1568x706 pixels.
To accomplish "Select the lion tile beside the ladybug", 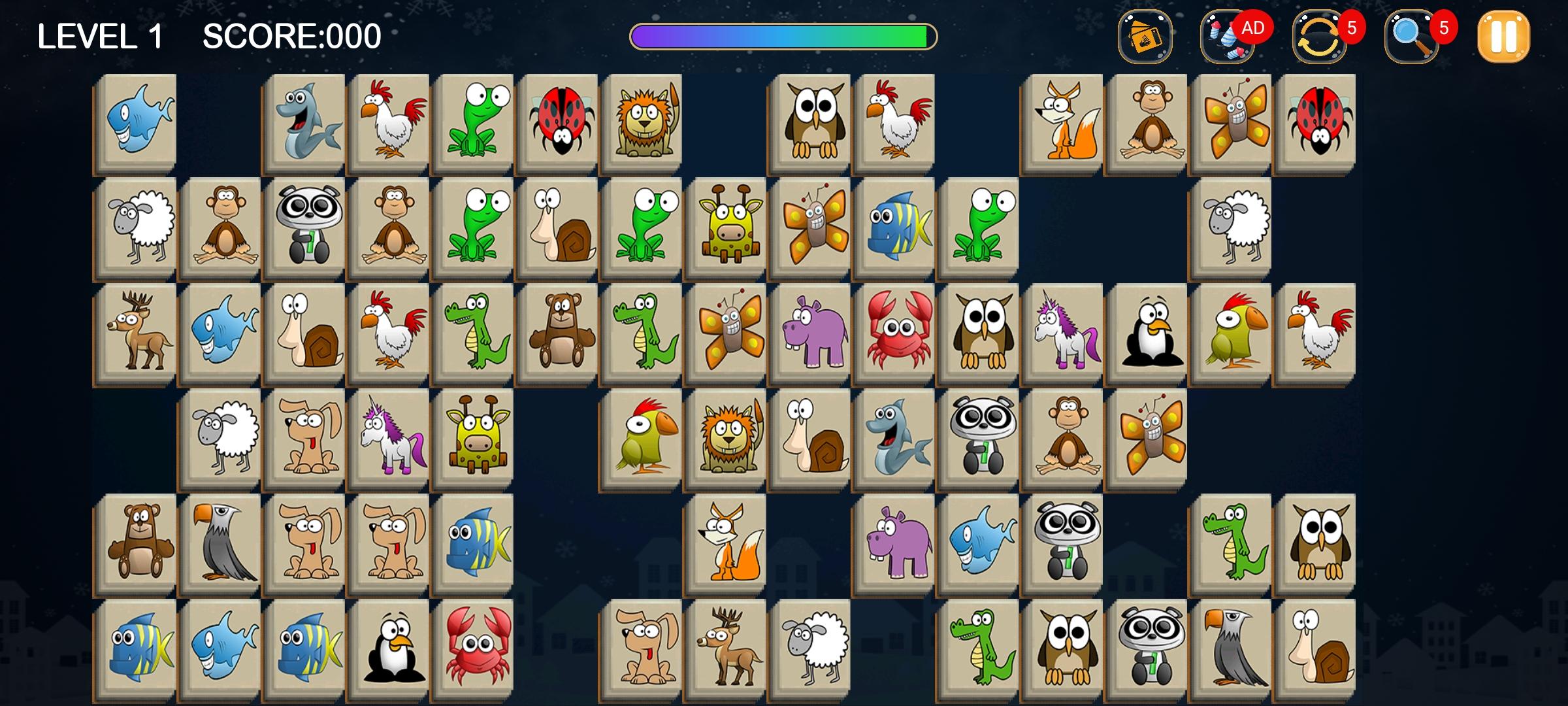I will [644, 121].
